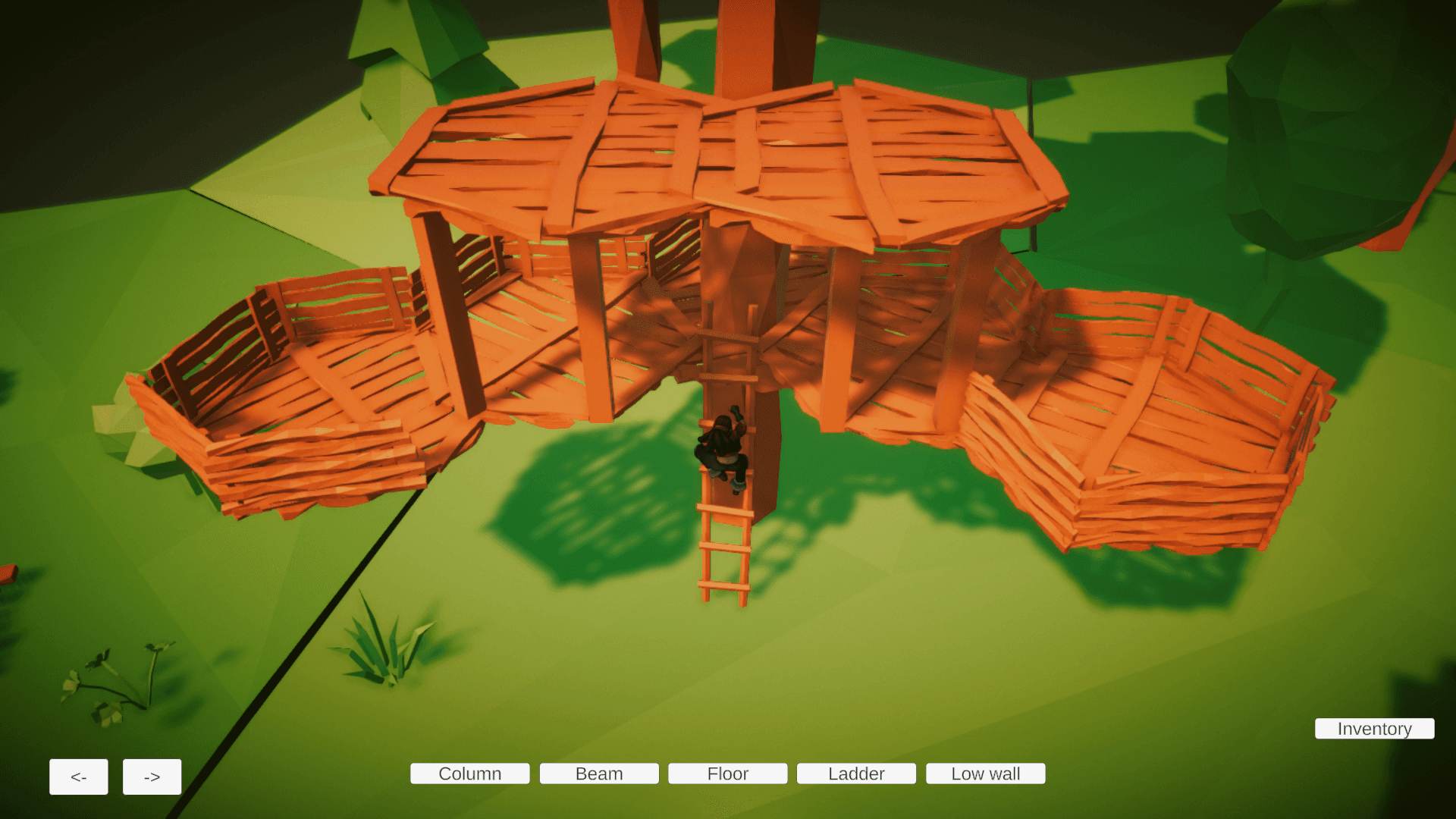
Task: Open the Inventory panel
Action: pyautogui.click(x=1373, y=729)
